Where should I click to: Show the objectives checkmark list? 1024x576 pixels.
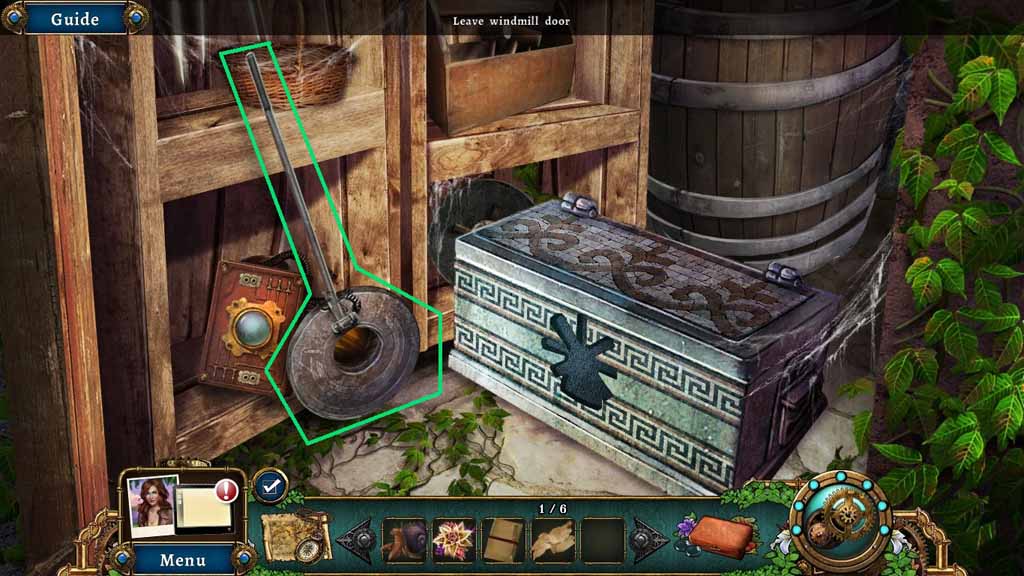(267, 485)
